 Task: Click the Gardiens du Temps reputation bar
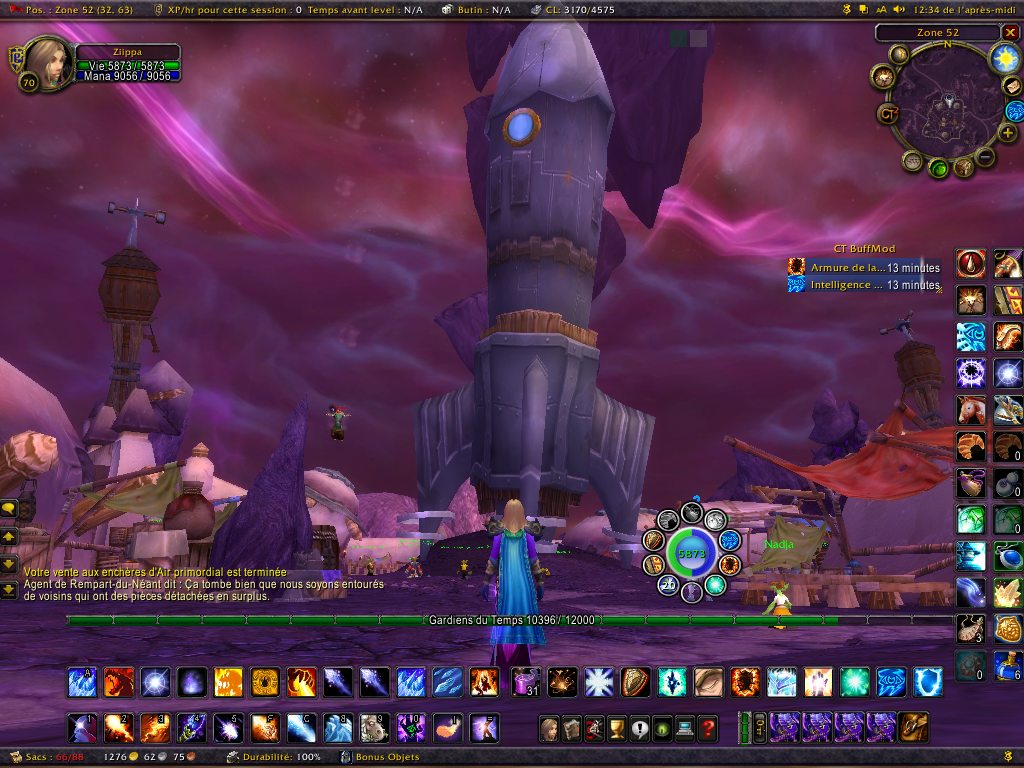point(510,620)
